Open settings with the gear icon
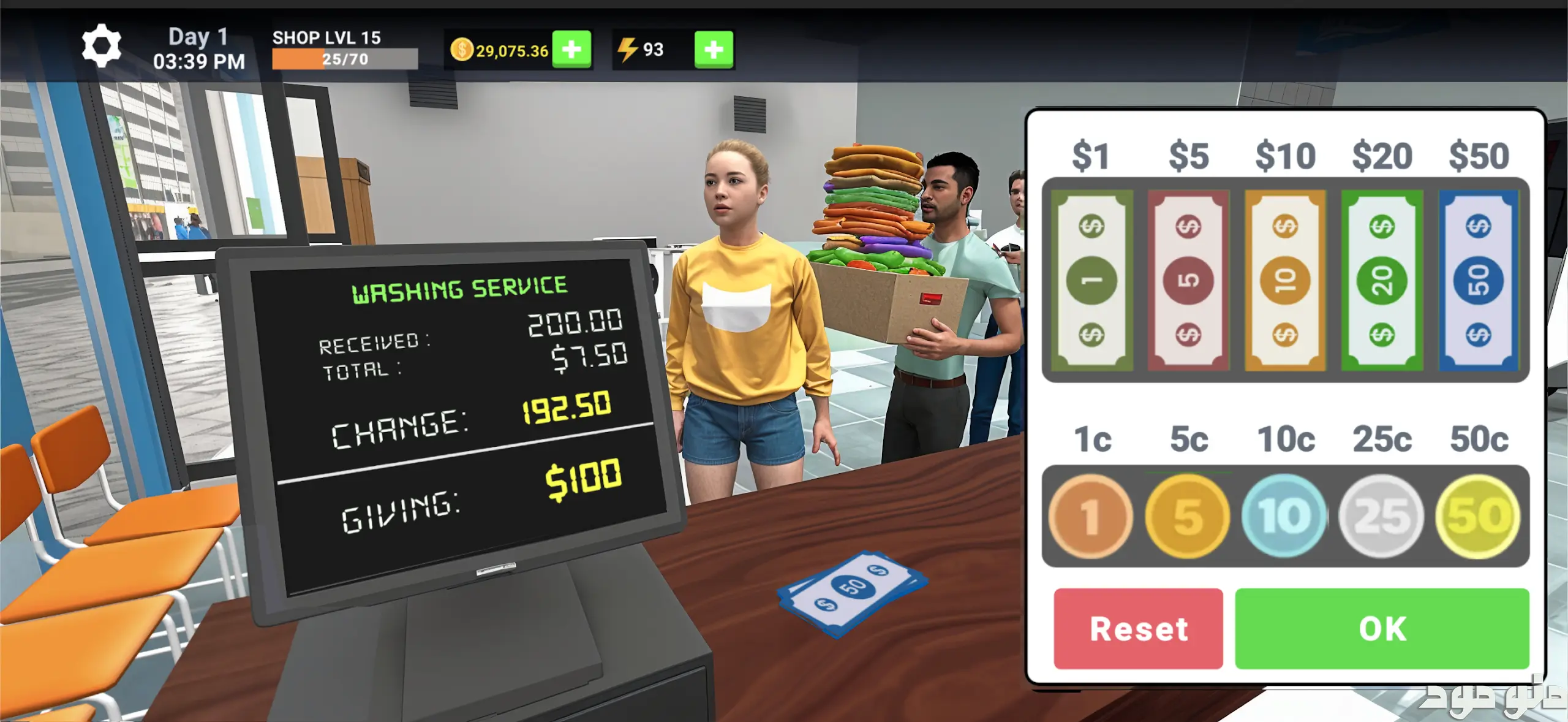Image resolution: width=1568 pixels, height=722 pixels. (102, 47)
